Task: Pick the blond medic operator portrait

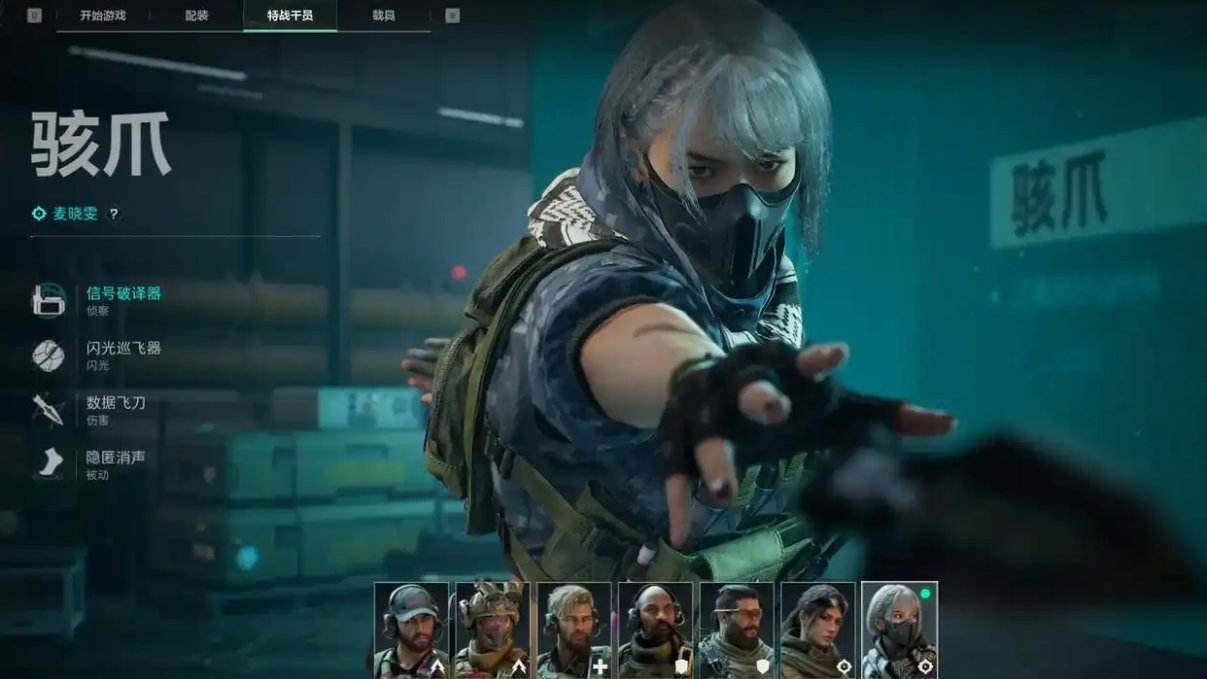Action: (574, 630)
